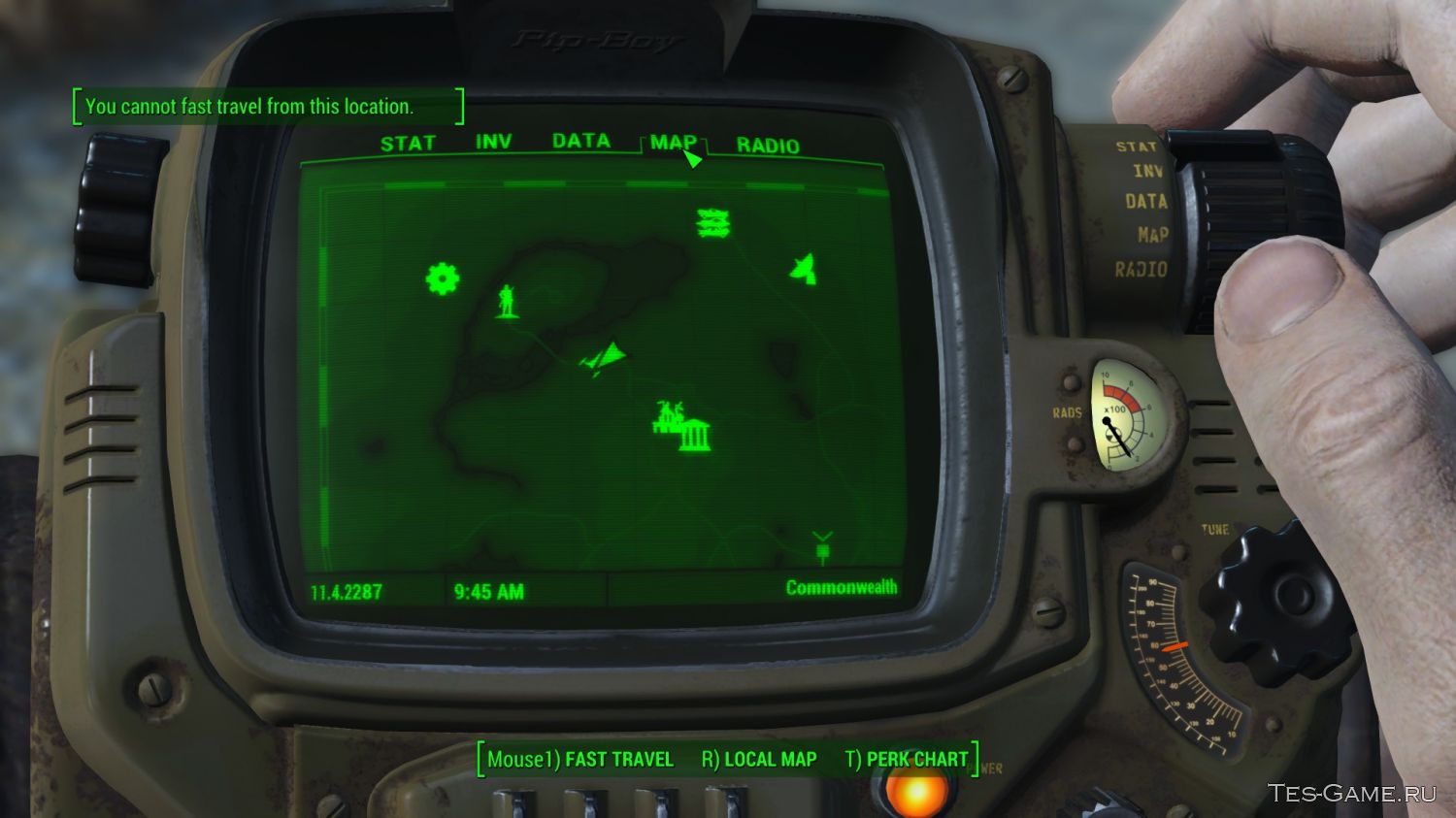Open the RADIO tab
The height and width of the screenshot is (818, 1456).
(768, 146)
